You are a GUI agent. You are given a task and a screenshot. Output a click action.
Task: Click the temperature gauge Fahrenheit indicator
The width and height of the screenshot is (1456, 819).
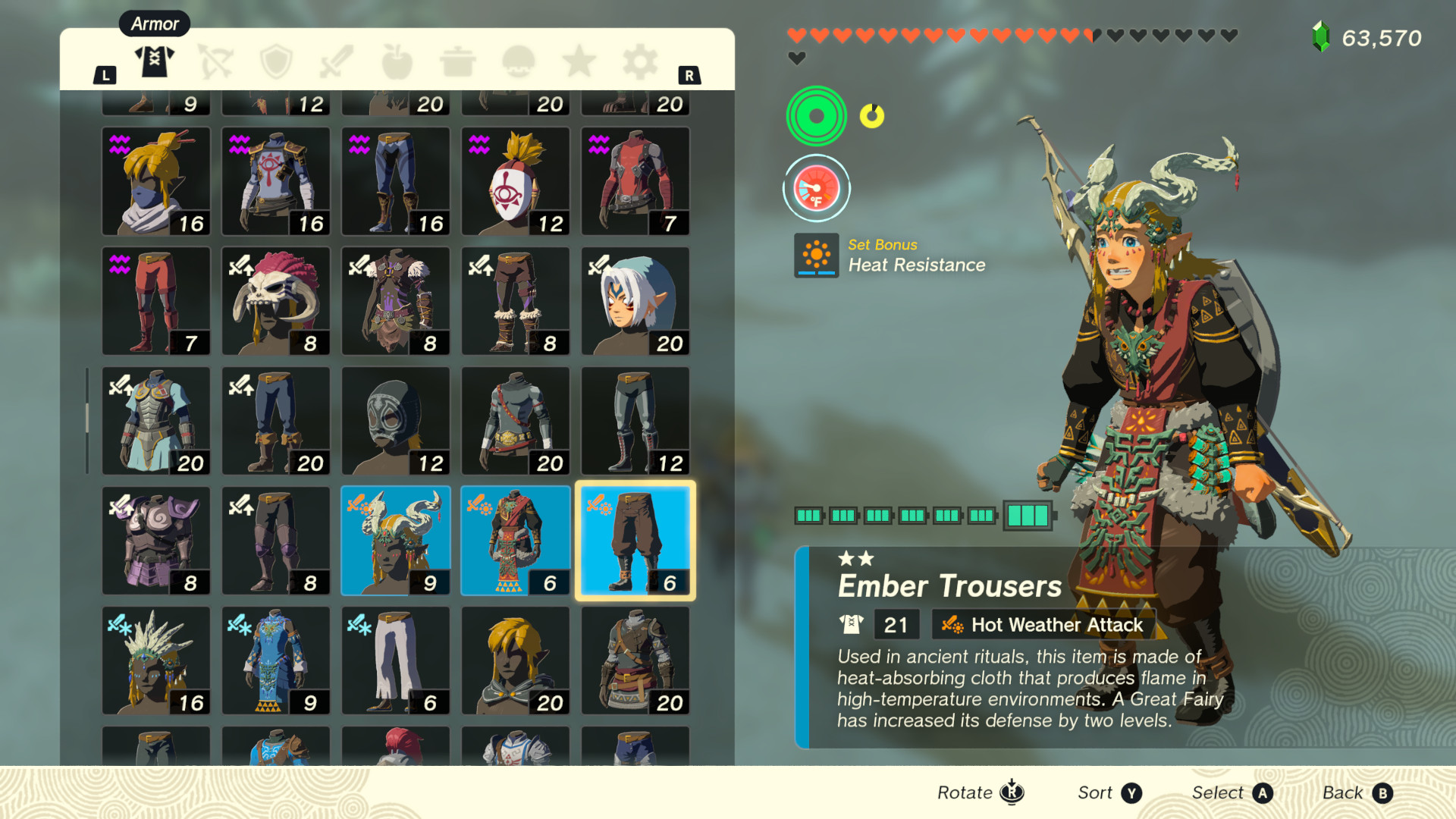point(816,189)
